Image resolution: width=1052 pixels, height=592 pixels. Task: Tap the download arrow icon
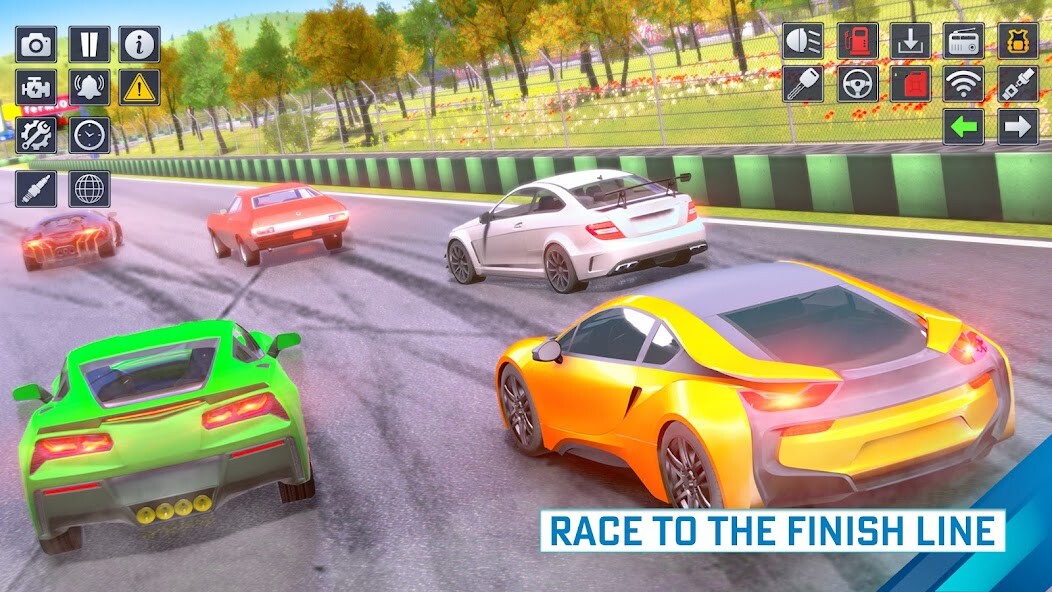(x=910, y=41)
